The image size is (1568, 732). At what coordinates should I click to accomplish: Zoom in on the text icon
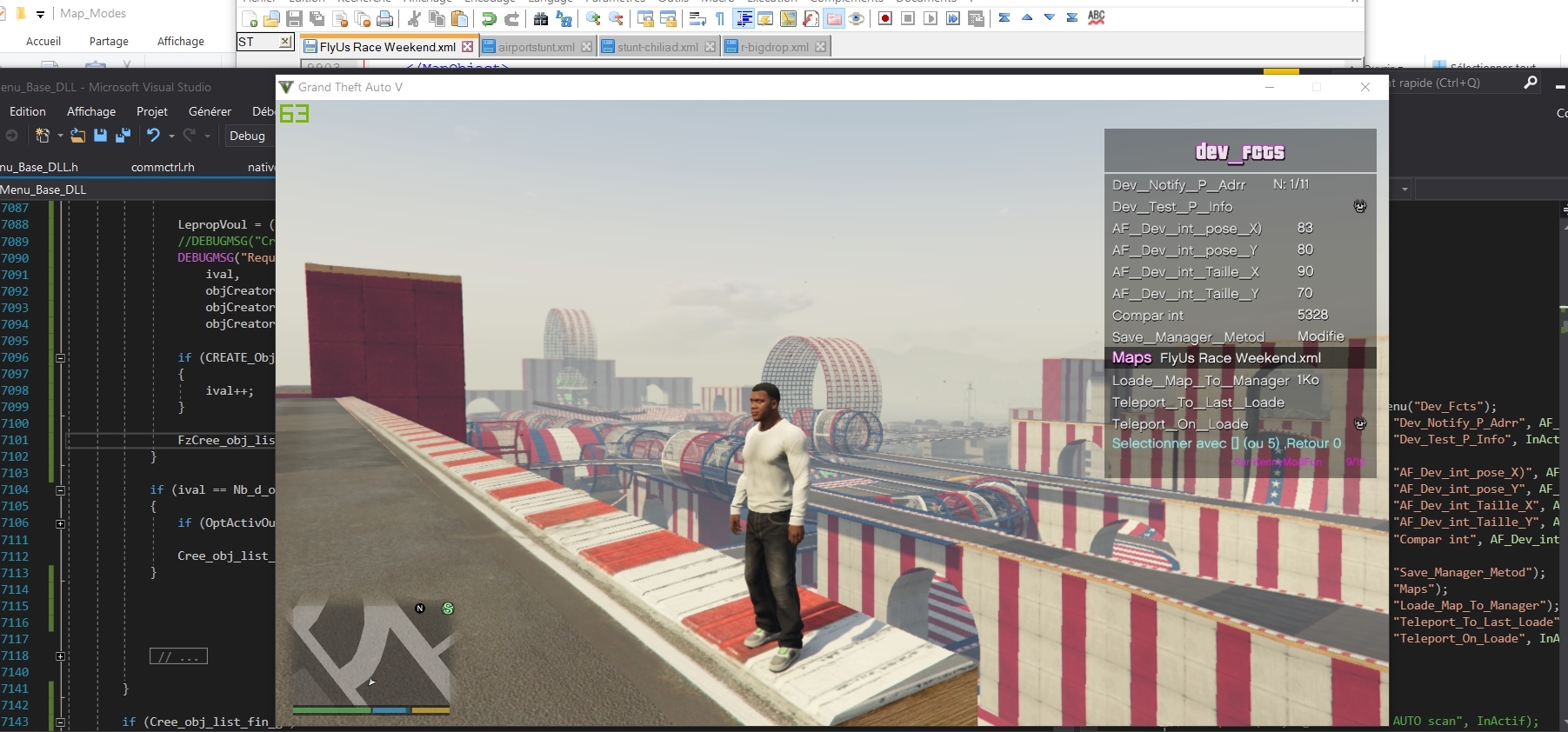[x=594, y=18]
